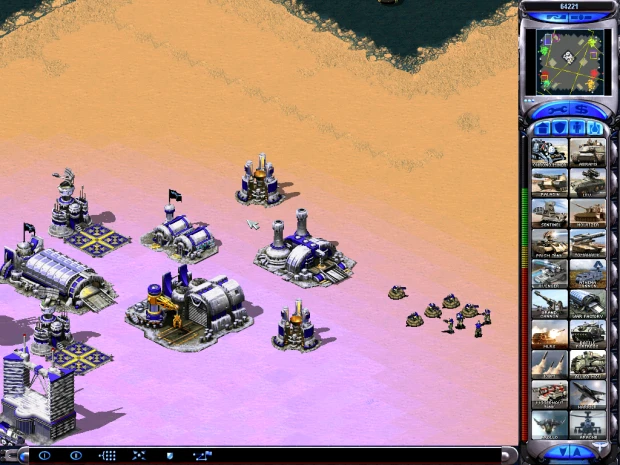Choose the satellite-dish Athena Cannon icon

pos(588,272)
